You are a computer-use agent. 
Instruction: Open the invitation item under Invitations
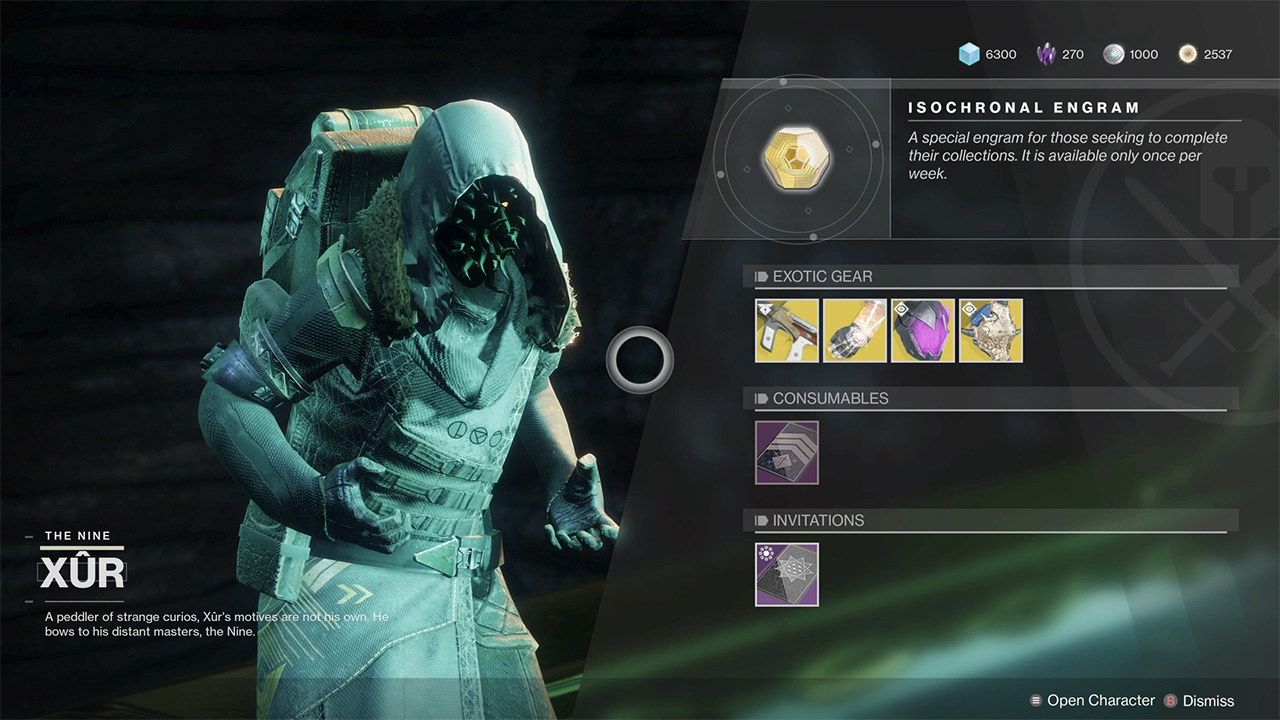(787, 574)
